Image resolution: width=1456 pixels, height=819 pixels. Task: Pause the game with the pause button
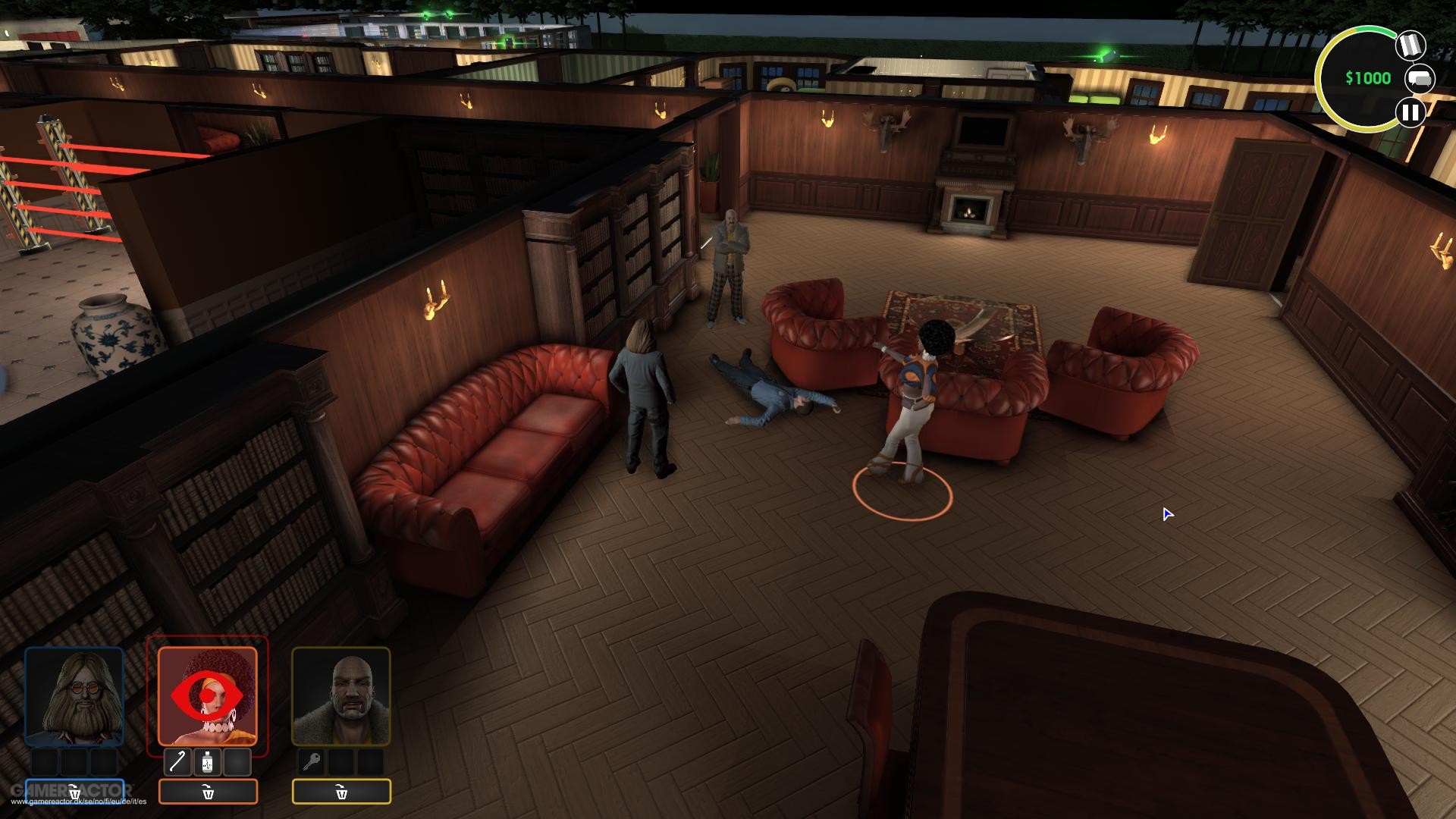tap(1410, 113)
